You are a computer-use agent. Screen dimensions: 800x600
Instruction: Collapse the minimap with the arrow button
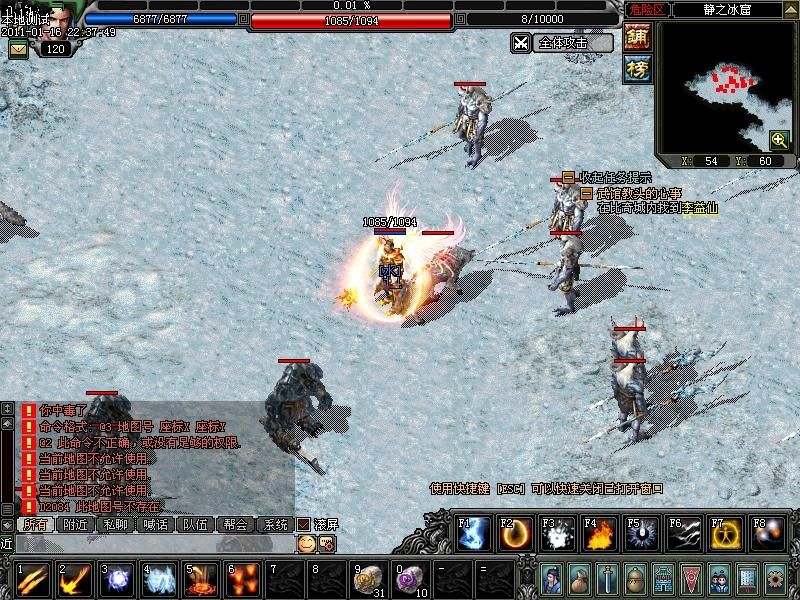coord(789,9)
